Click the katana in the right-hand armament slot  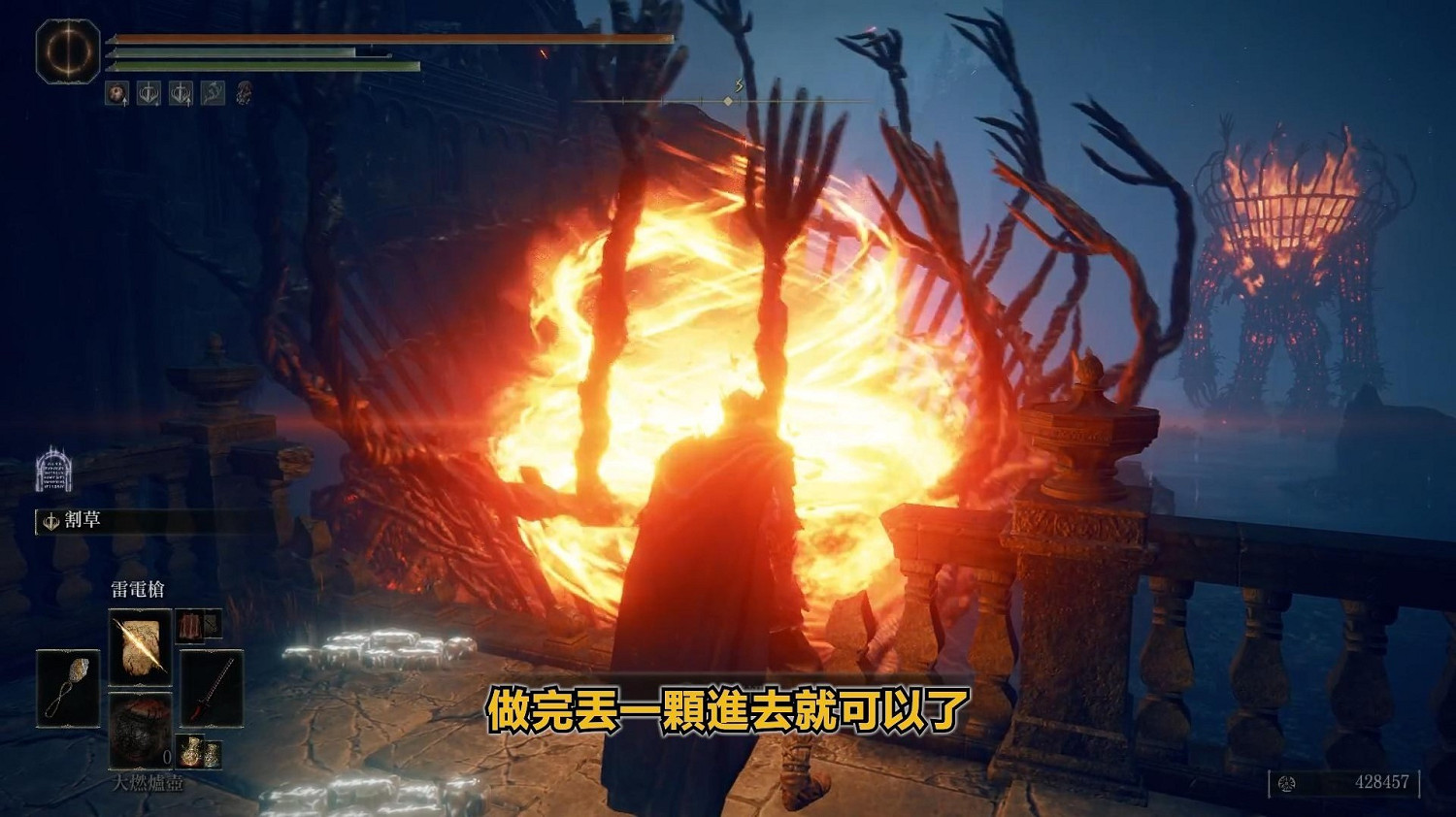click(213, 688)
